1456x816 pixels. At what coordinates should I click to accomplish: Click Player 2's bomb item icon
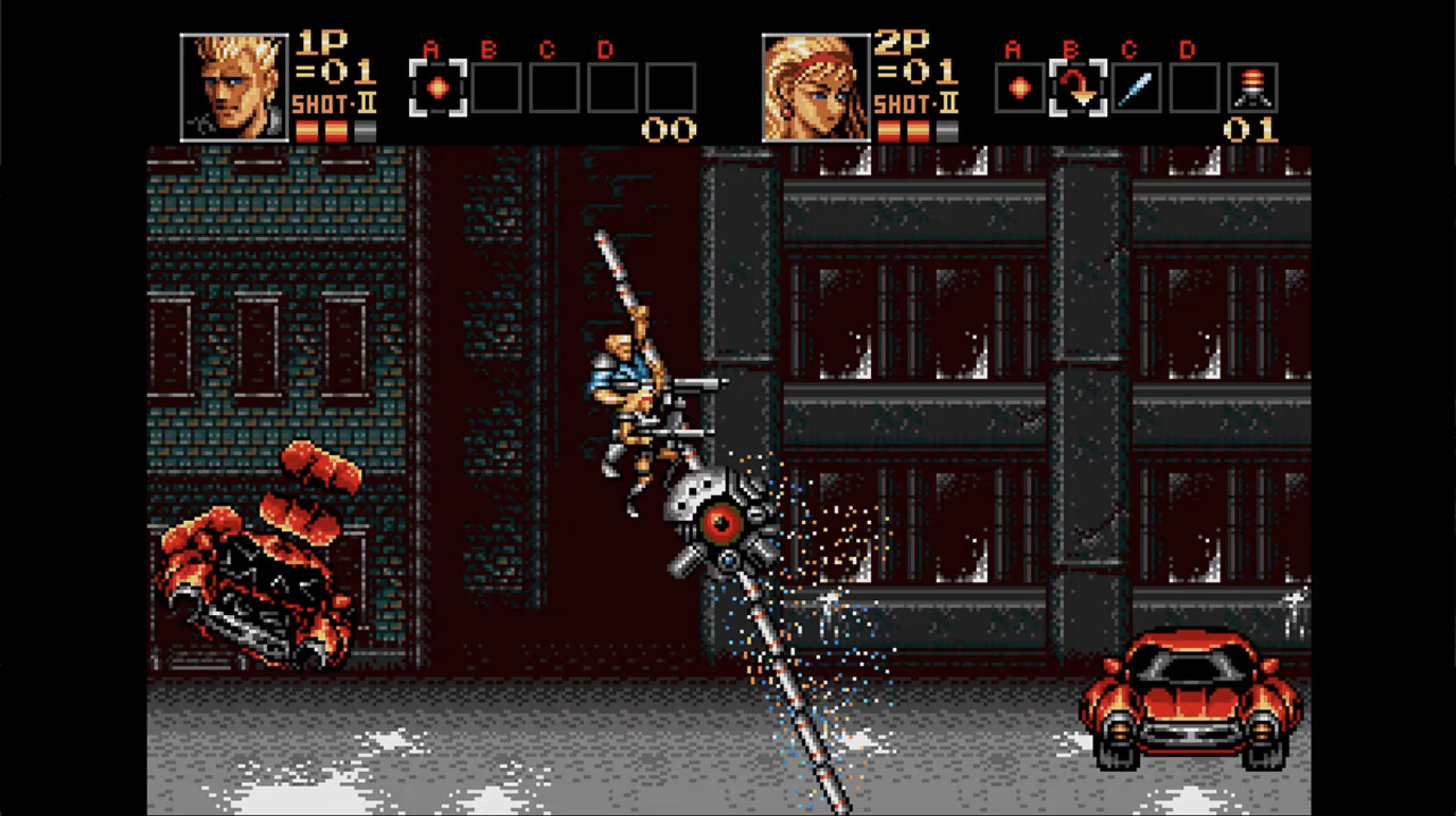tap(1254, 87)
